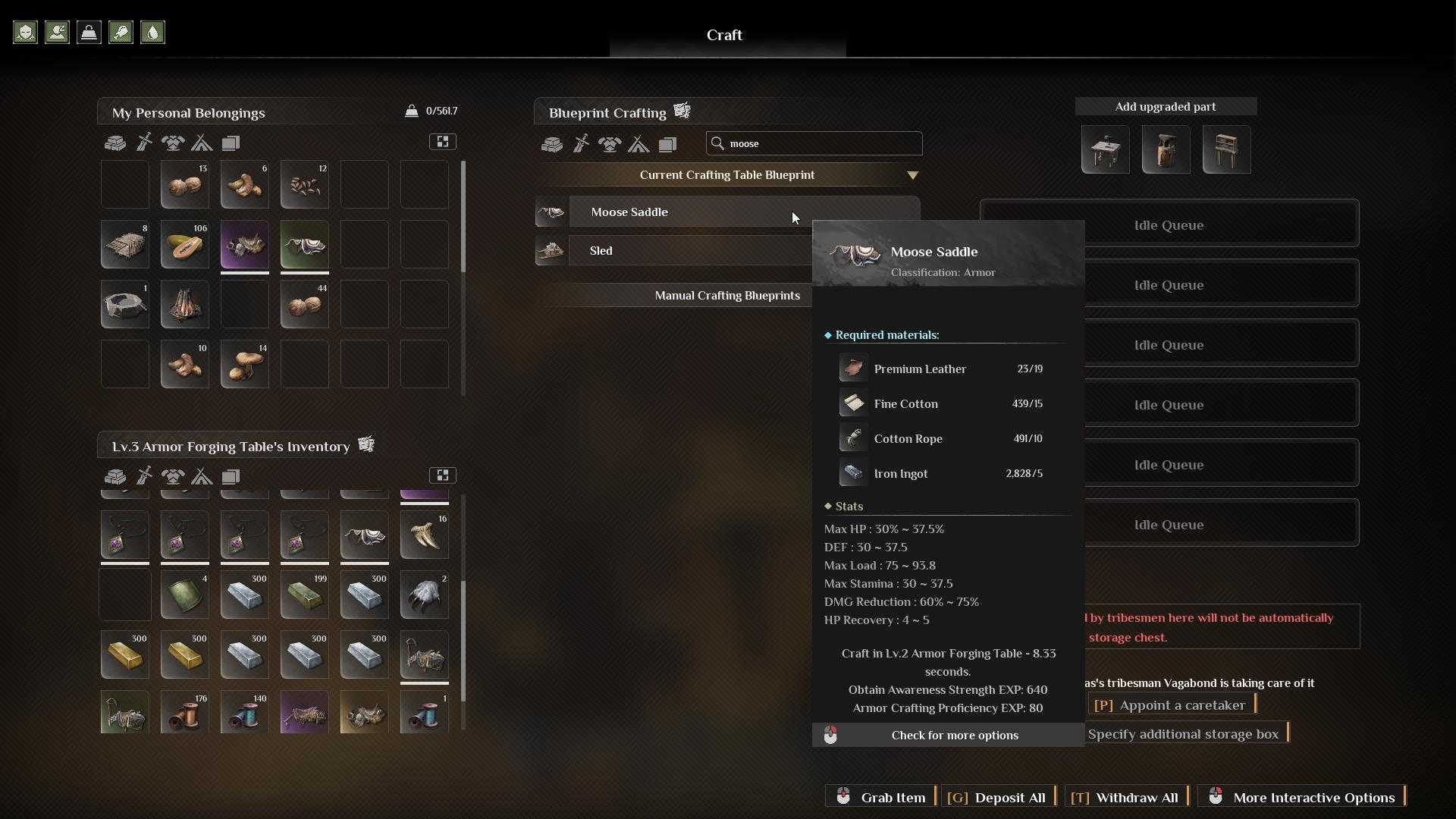This screenshot has width=1456, height=819.
Task: Select the papaya stack of 106
Action: [x=184, y=245]
